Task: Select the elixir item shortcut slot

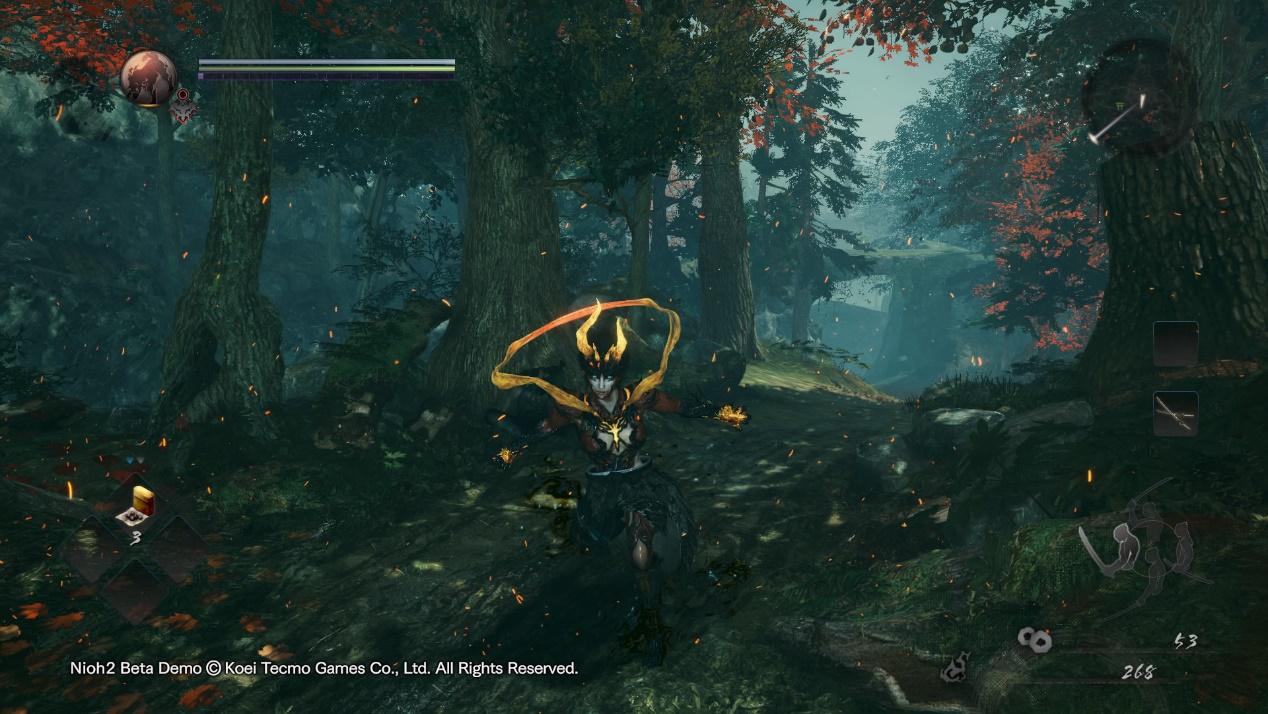Action: (135, 507)
